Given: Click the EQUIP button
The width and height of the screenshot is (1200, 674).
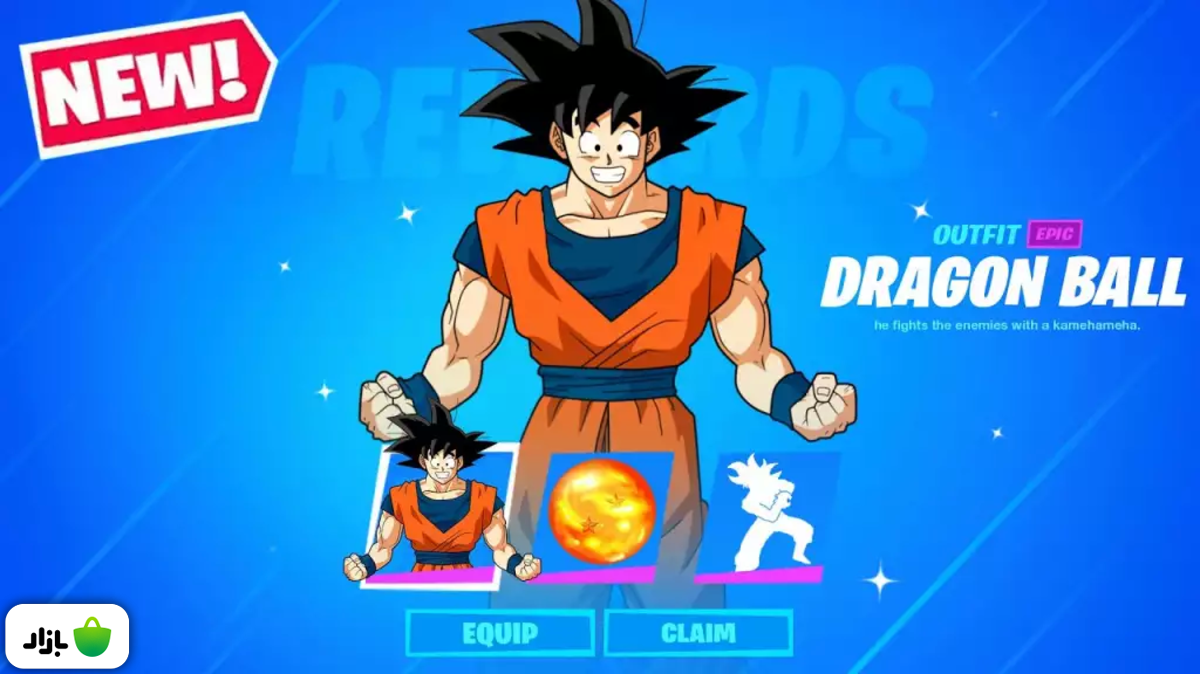Looking at the screenshot, I should click(500, 633).
